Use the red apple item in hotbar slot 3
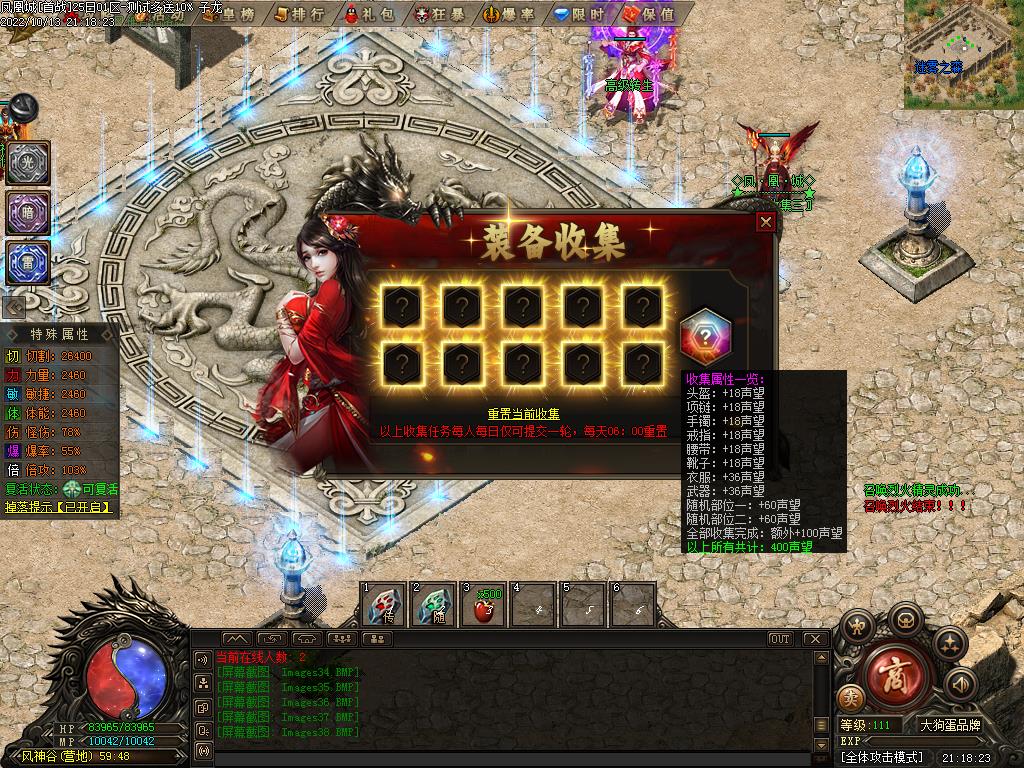 click(485, 605)
